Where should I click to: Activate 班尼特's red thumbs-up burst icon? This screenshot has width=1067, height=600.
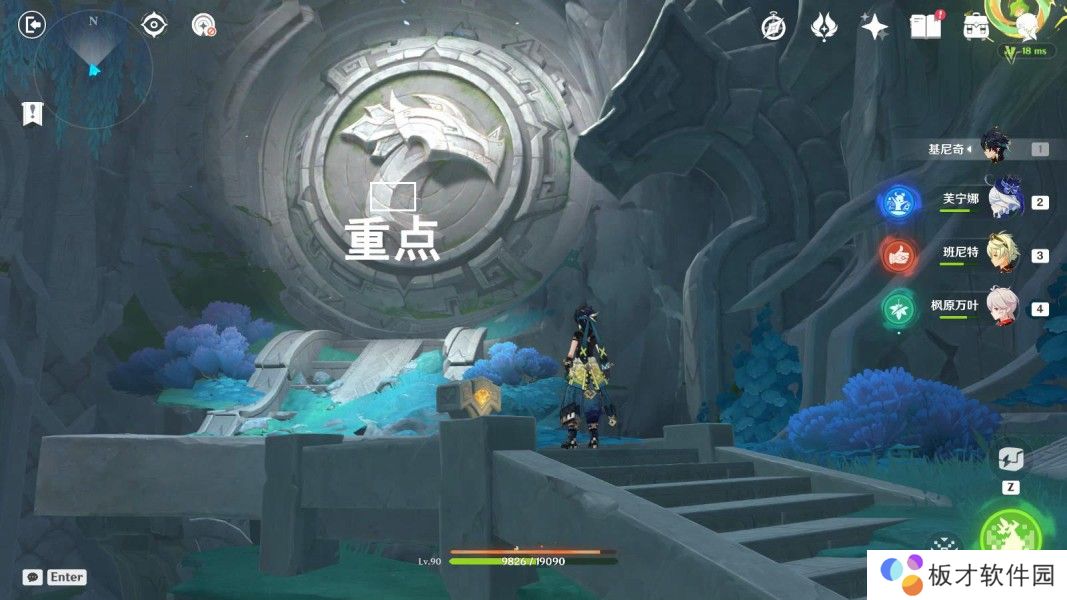tap(898, 255)
